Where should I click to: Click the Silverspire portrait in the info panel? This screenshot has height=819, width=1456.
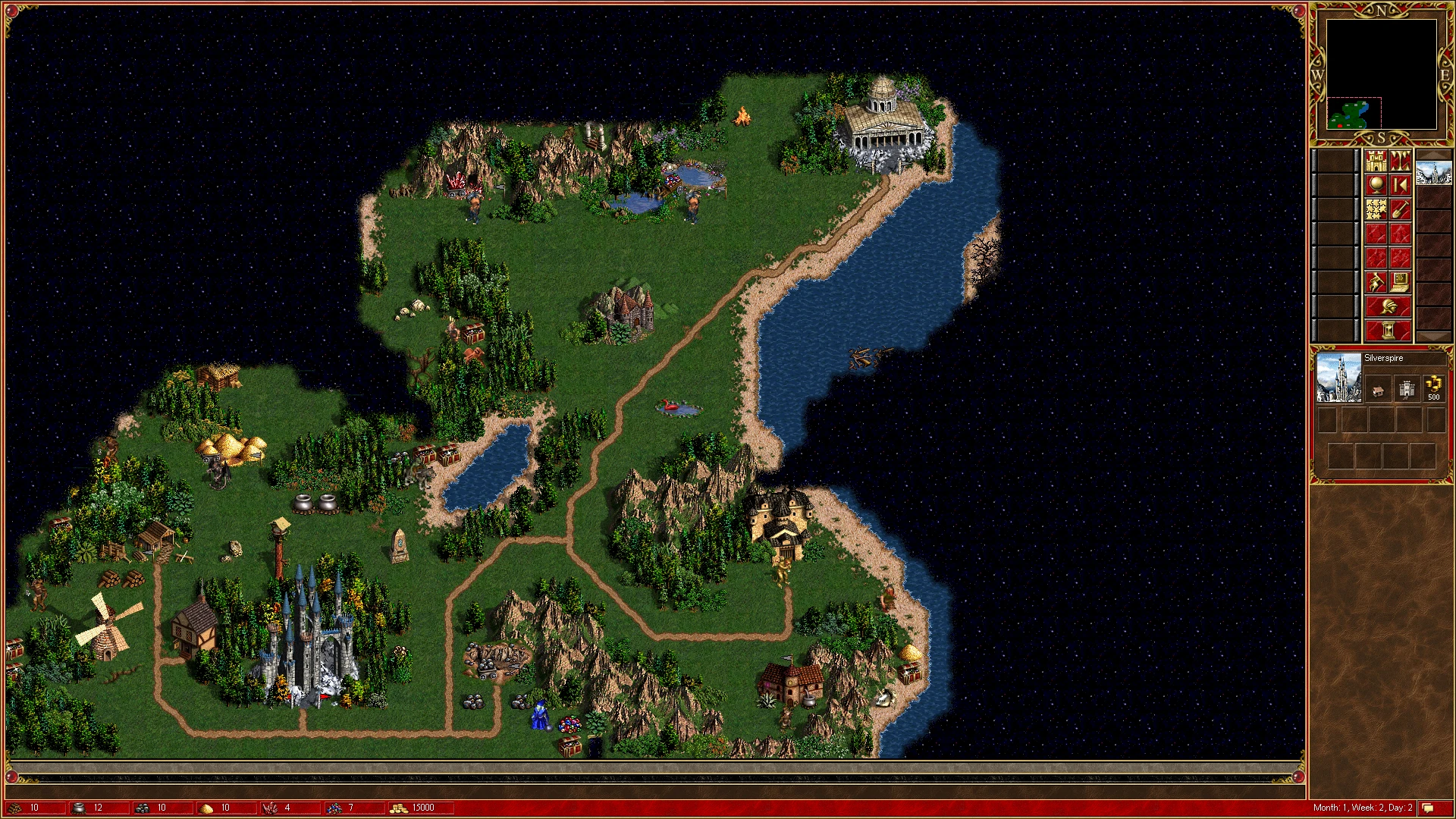(1338, 378)
